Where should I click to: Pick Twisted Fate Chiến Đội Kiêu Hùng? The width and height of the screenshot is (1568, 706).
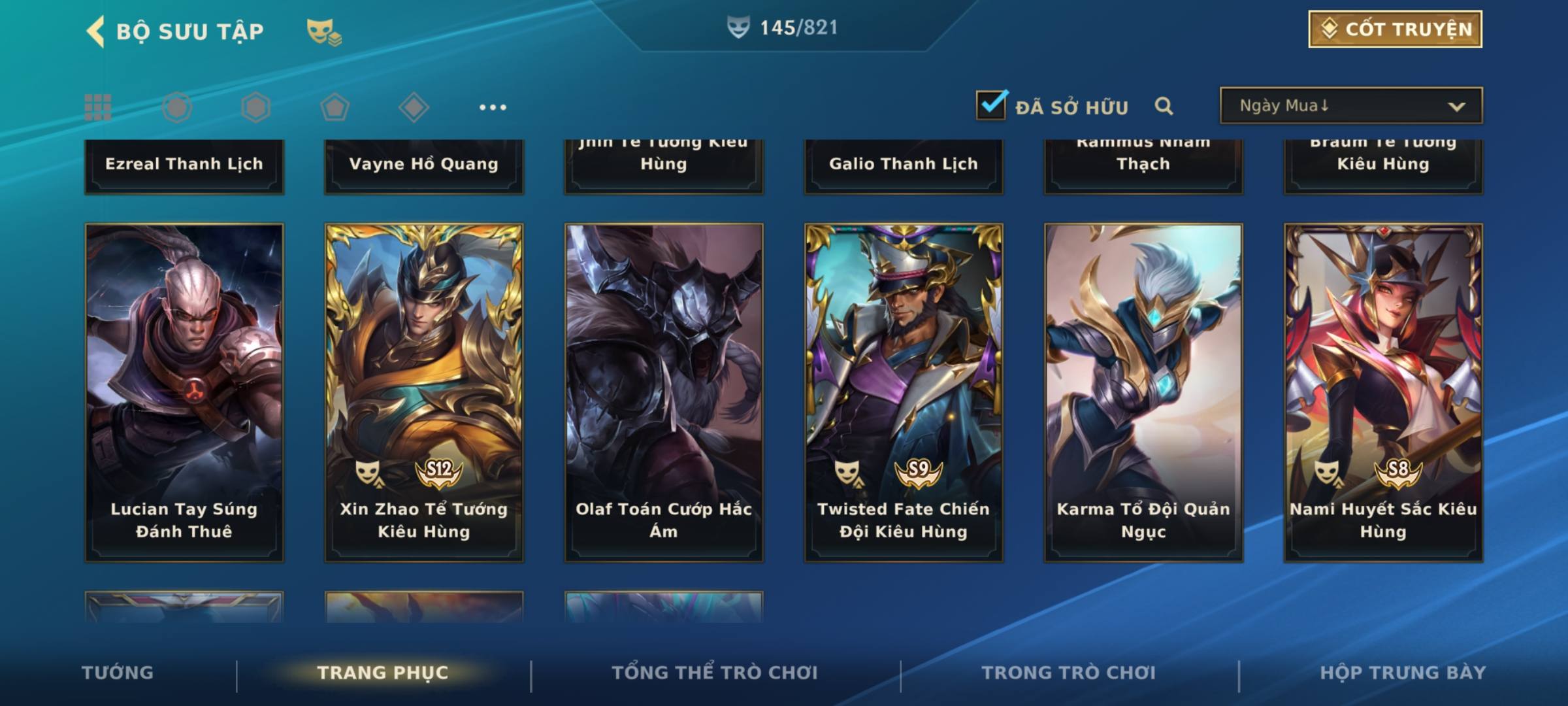pyautogui.click(x=904, y=392)
